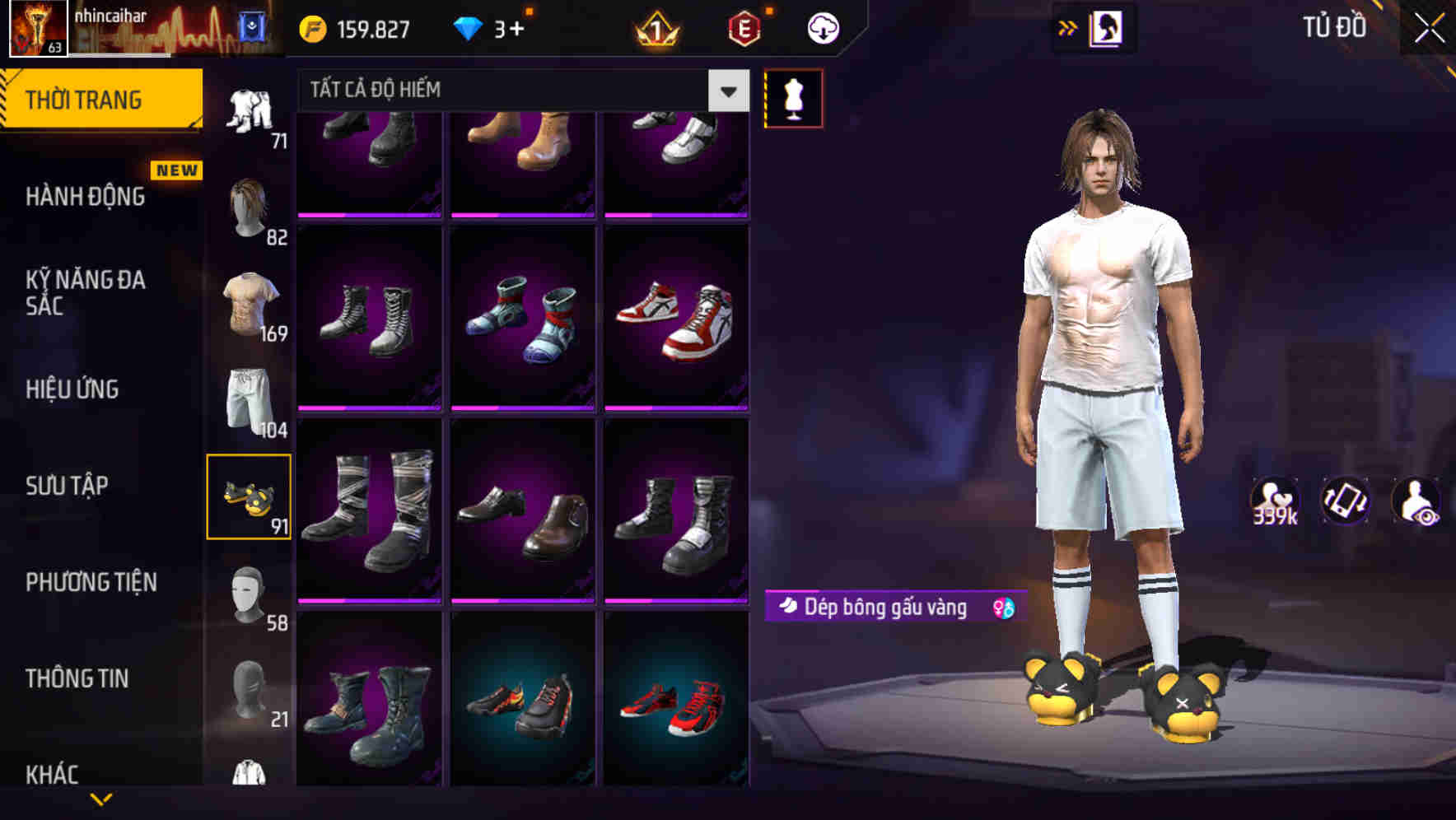Open the SƯU TẬP menu section
The image size is (1456, 820).
pos(66,486)
